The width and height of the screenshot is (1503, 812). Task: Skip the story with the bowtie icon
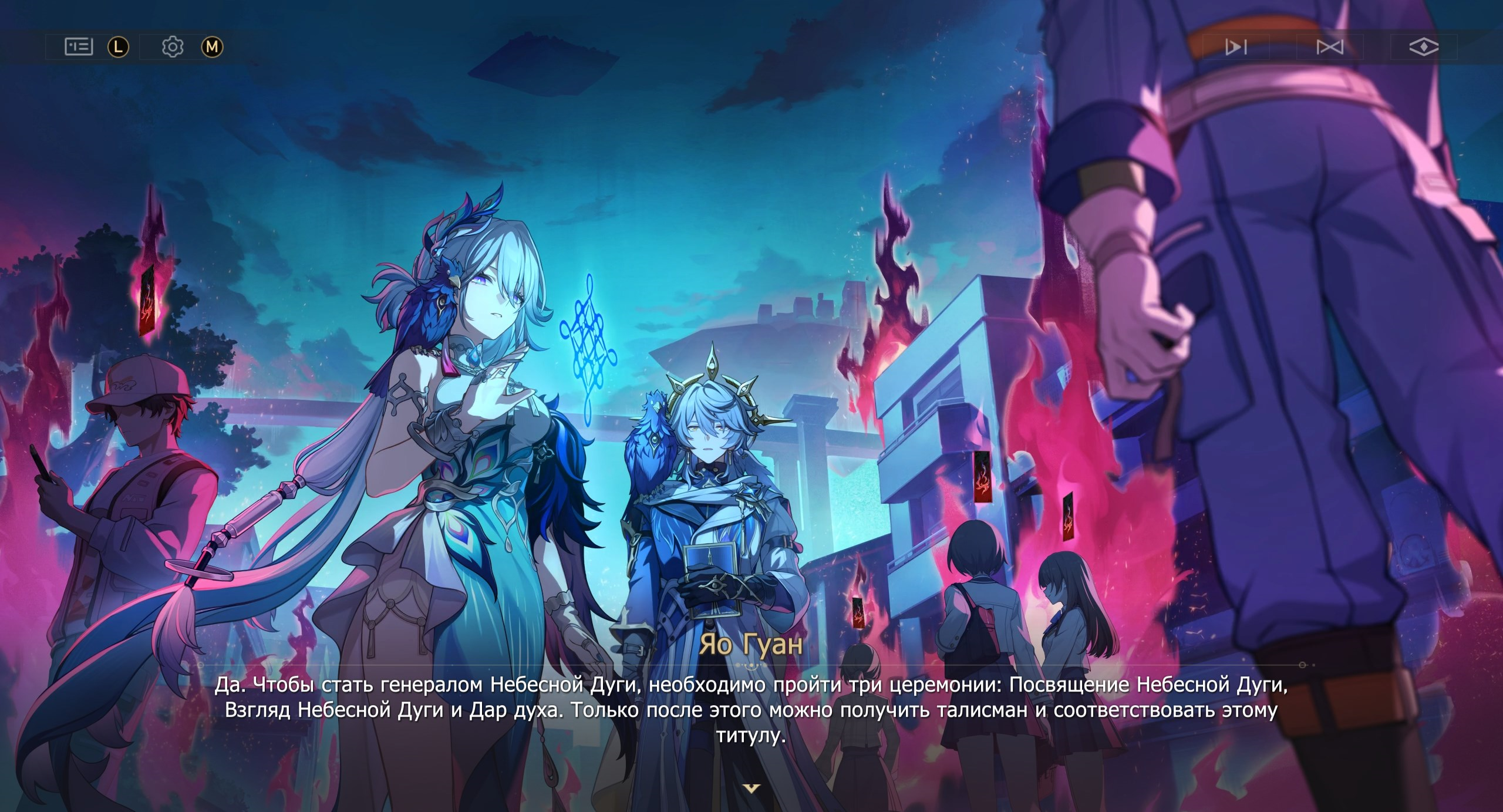tap(1330, 47)
